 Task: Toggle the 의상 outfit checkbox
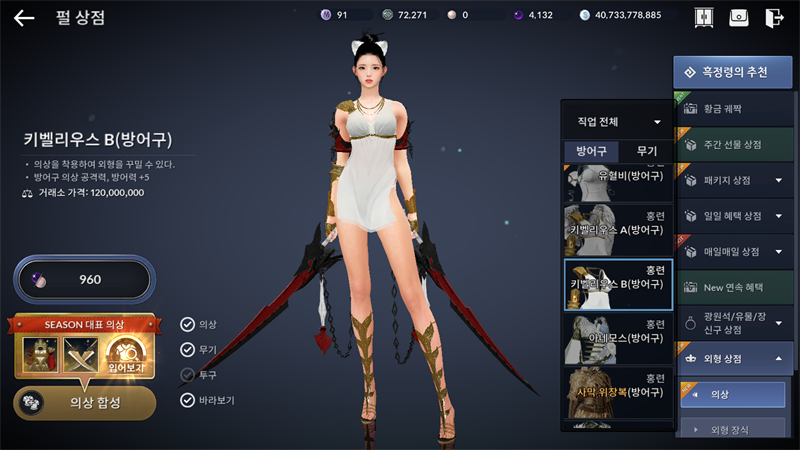pos(187,323)
